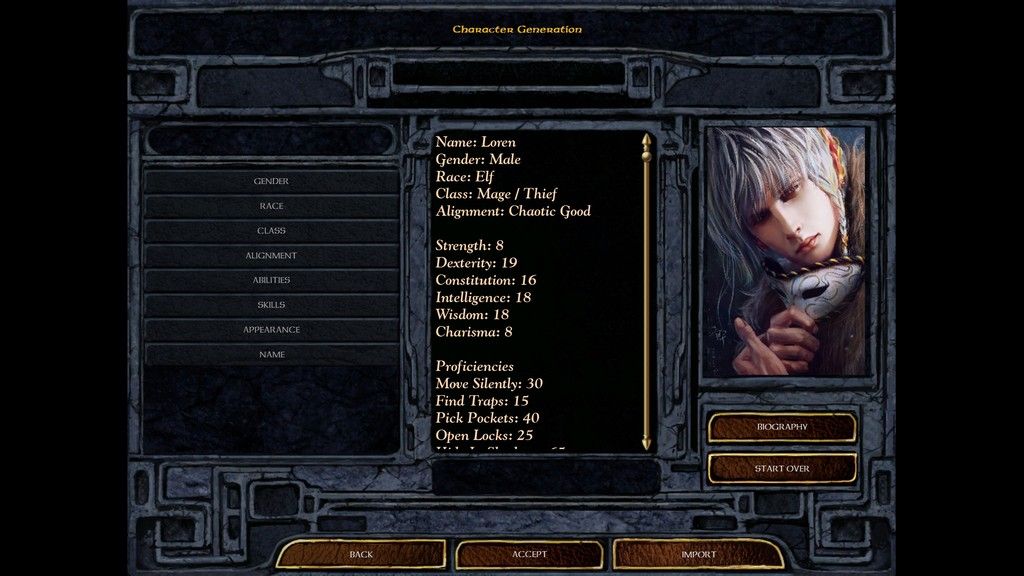Open the Gender selection step
1024x576 pixels.
pyautogui.click(x=271, y=181)
